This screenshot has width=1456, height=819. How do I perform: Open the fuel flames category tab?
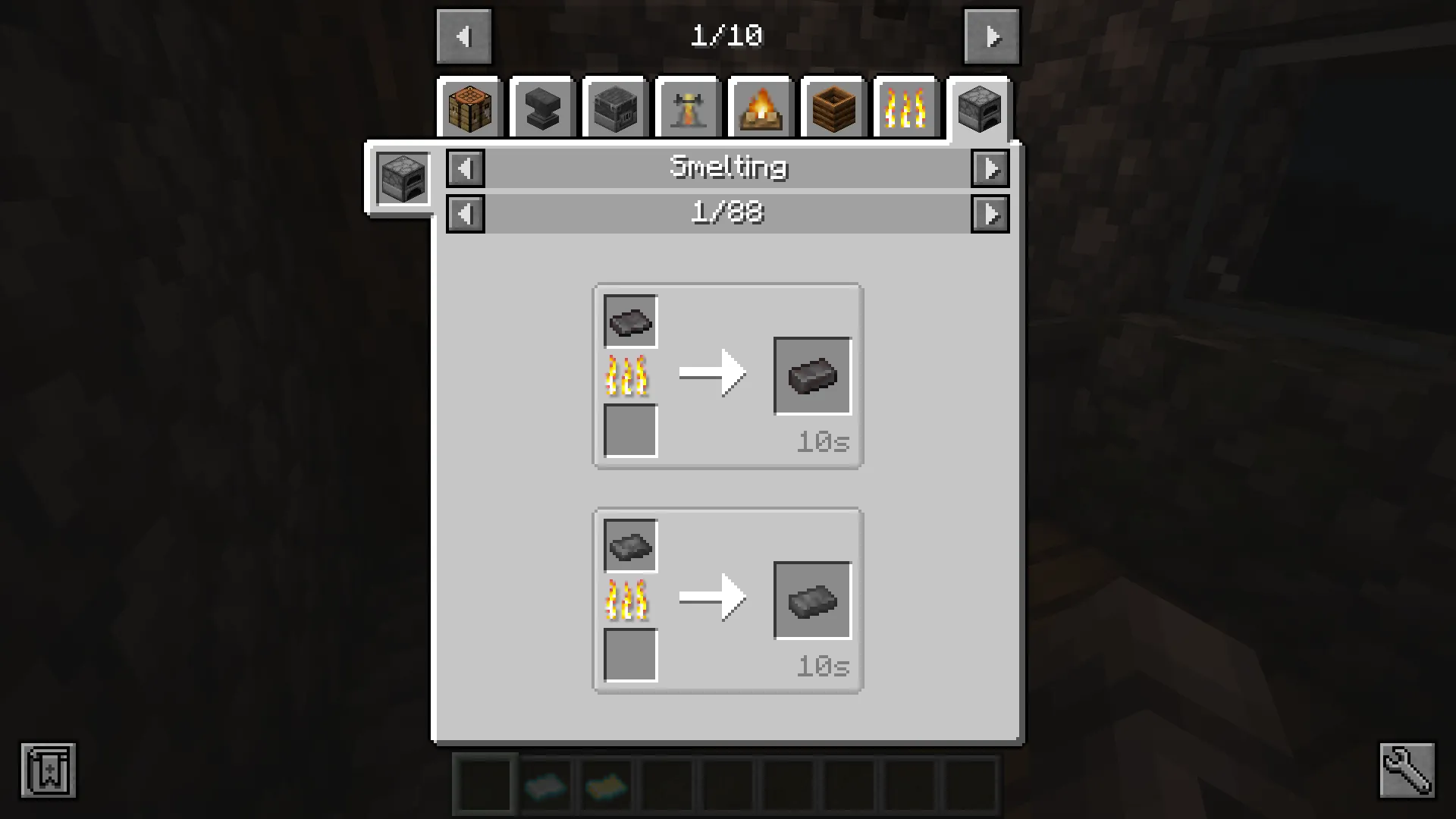pyautogui.click(x=906, y=108)
